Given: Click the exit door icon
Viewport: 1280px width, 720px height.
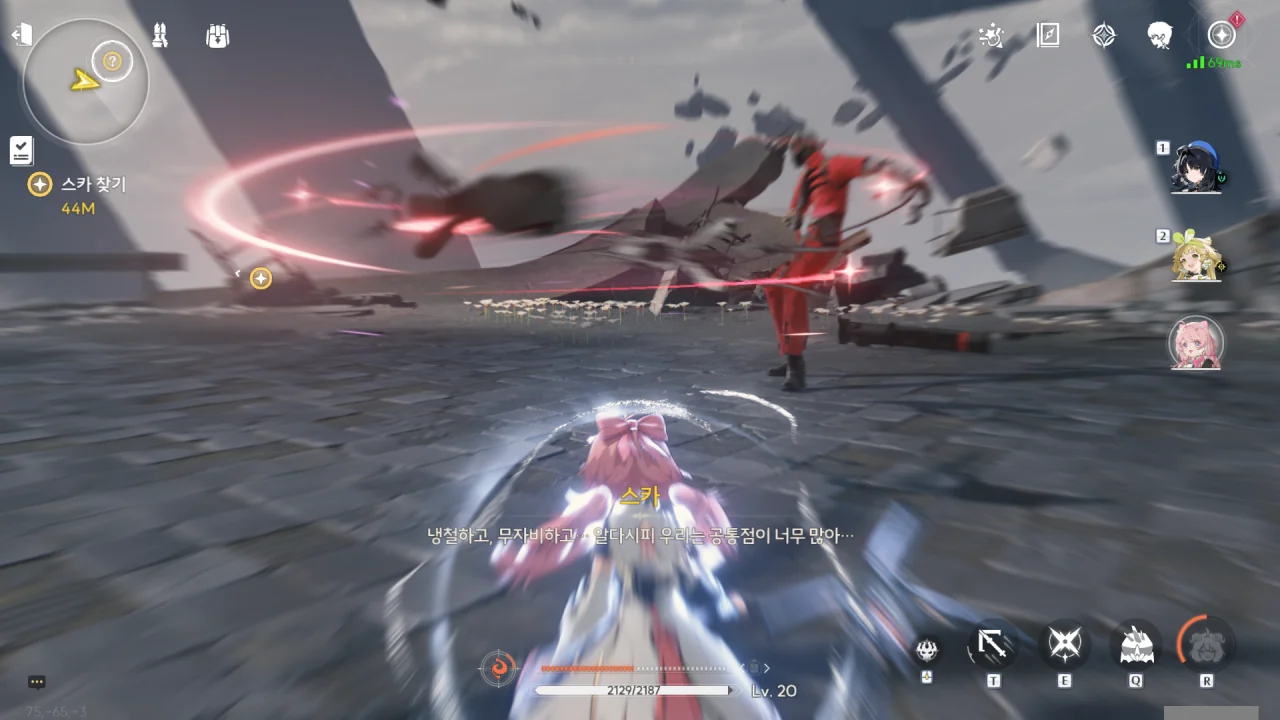Looking at the screenshot, I should (x=22, y=36).
